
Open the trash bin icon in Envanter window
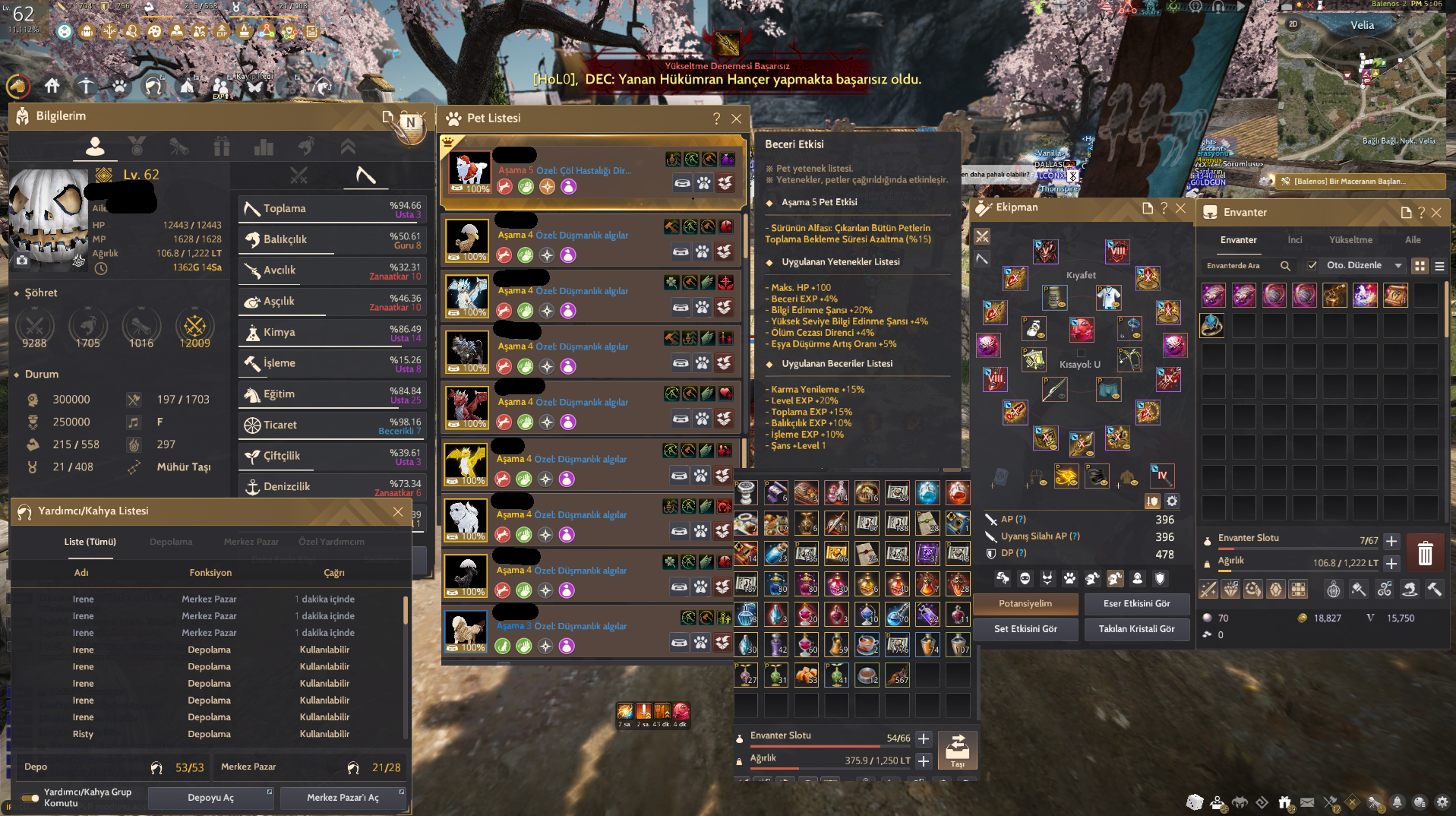pyautogui.click(x=1426, y=552)
